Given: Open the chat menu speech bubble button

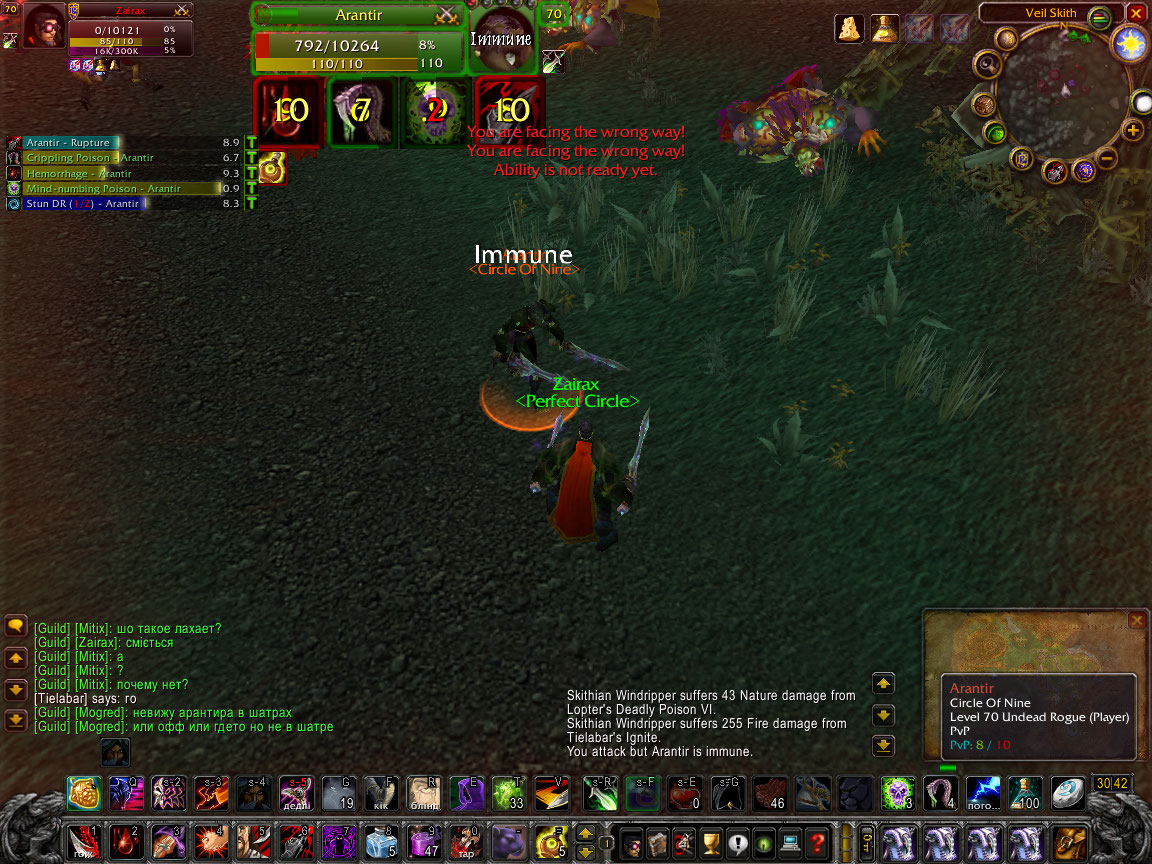Looking at the screenshot, I should 15,626.
